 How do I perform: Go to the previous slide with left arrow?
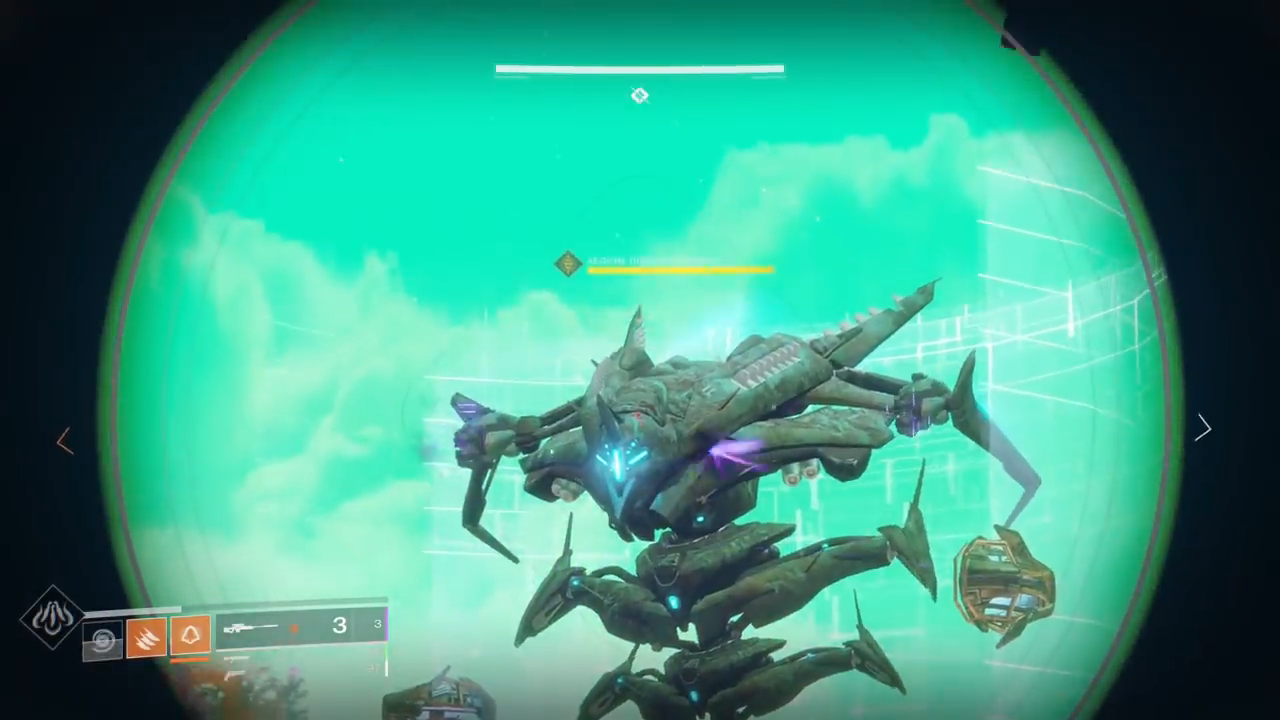coord(65,441)
